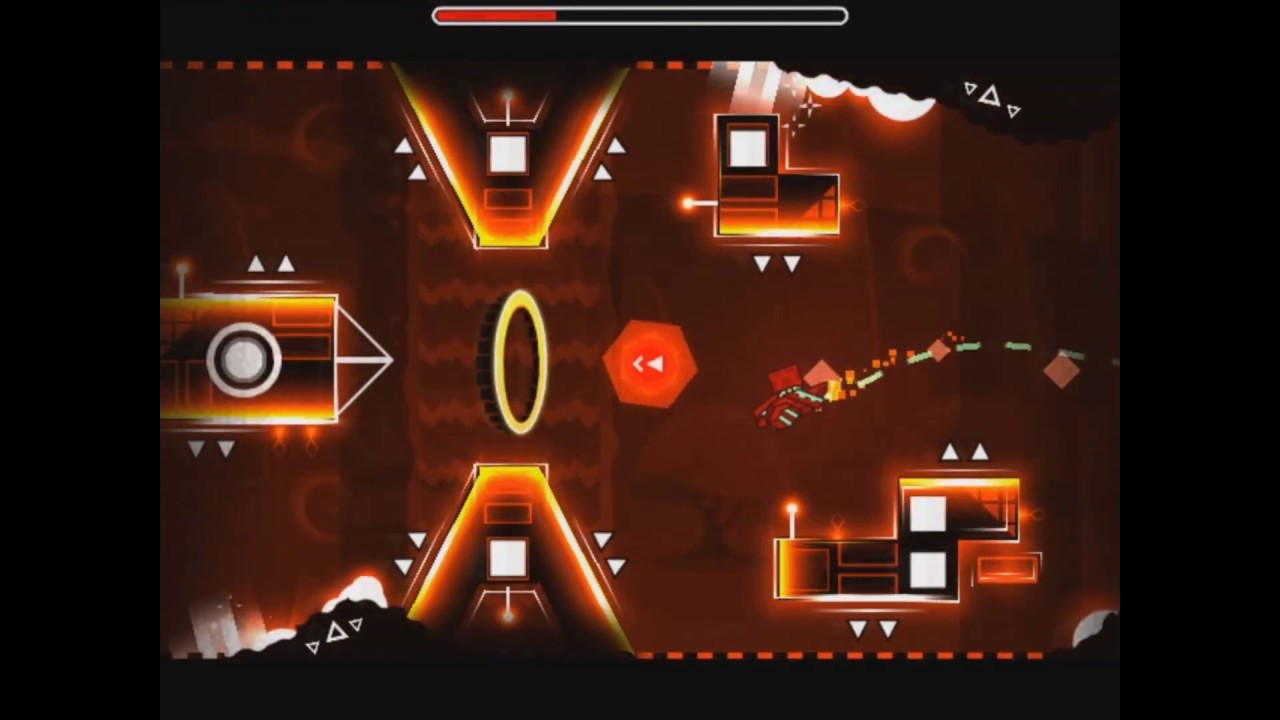Toggle the pair of upward arrows above the cannon
The image size is (1280, 720).
(272, 264)
